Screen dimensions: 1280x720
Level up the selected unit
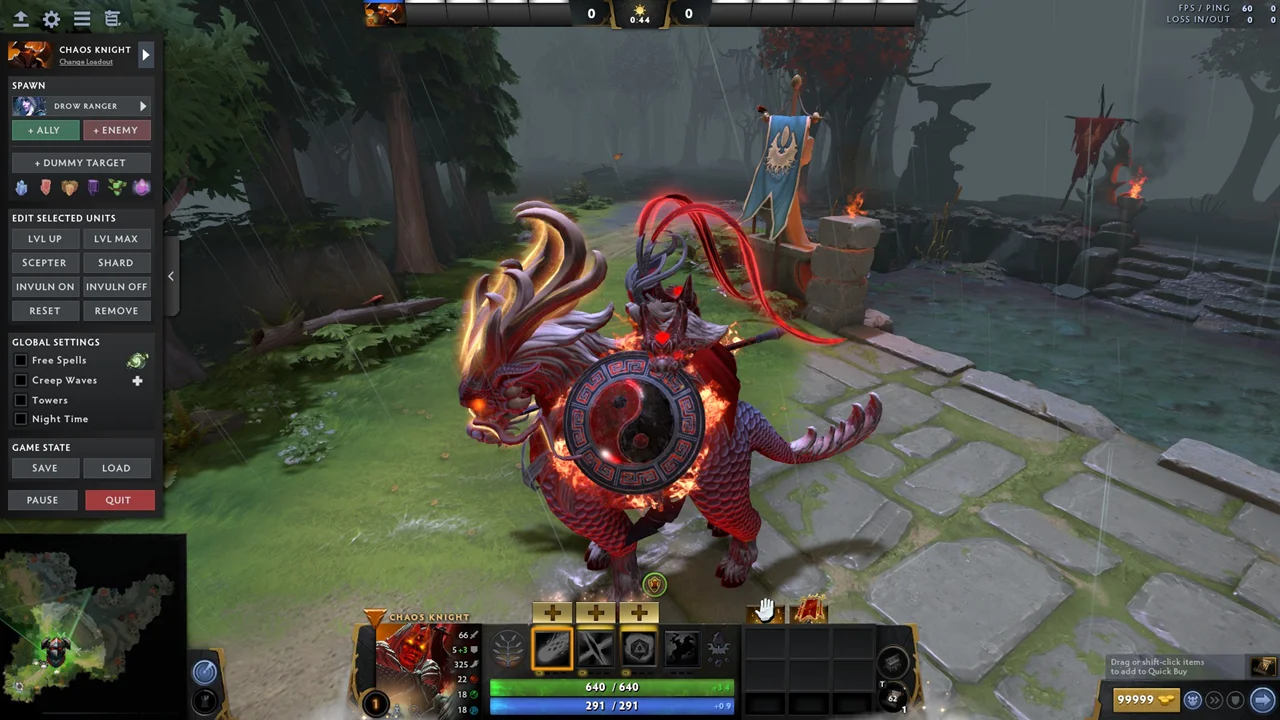[x=44, y=239]
